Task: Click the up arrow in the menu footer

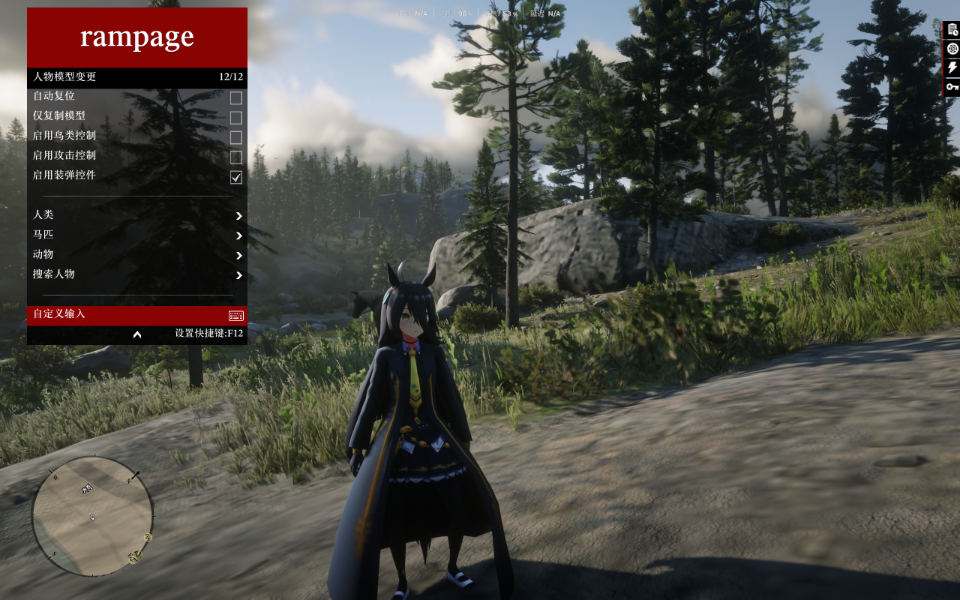Action: [137, 334]
